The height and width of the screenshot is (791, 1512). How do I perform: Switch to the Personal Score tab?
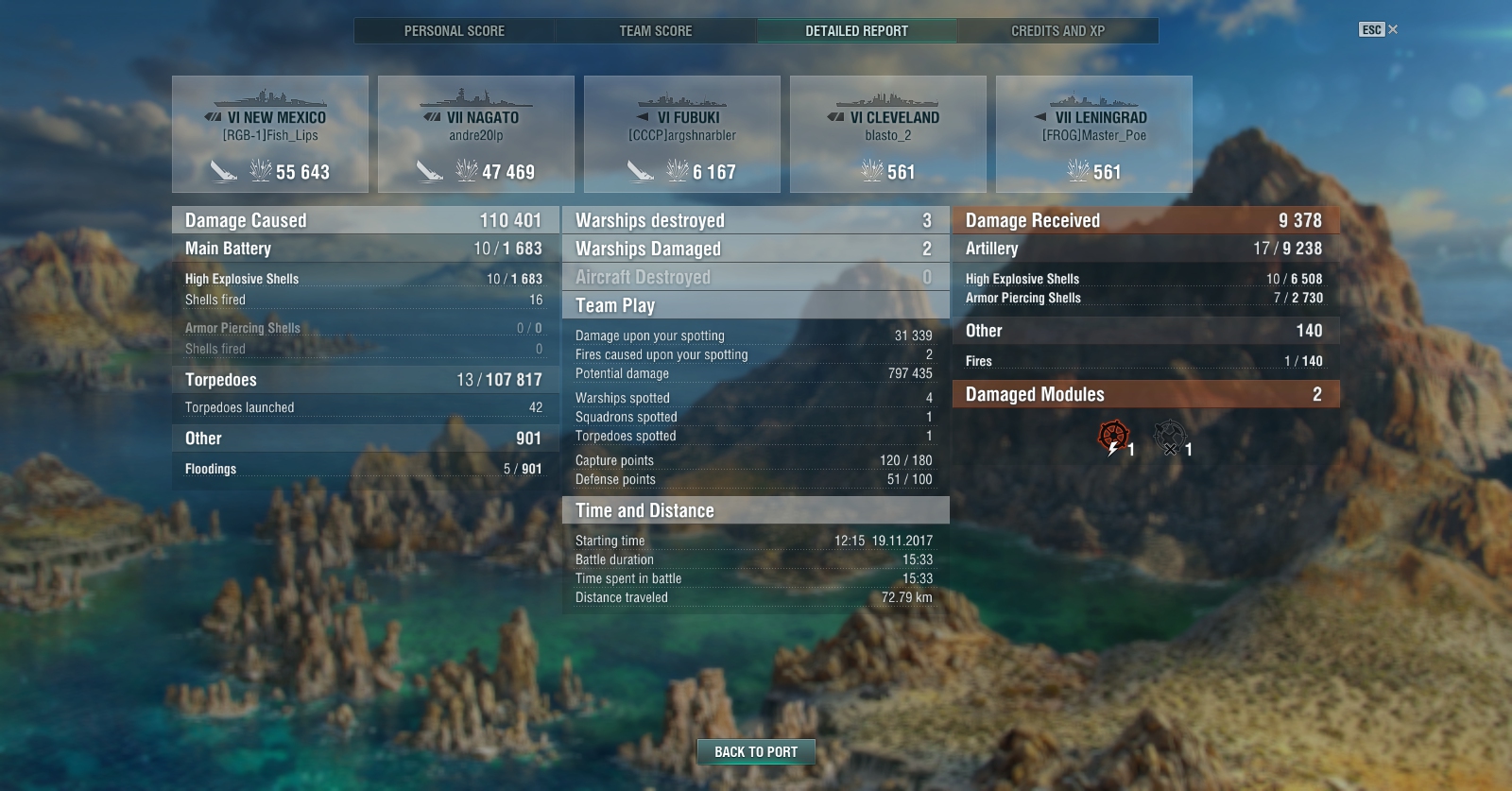455,31
